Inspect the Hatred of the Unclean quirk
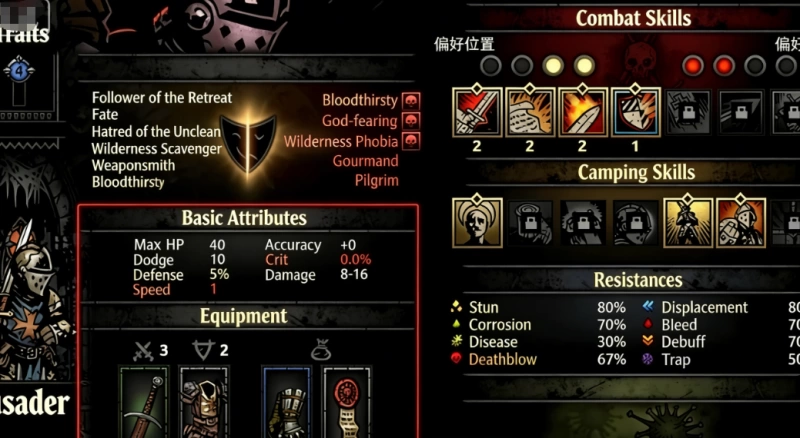 (x=156, y=132)
